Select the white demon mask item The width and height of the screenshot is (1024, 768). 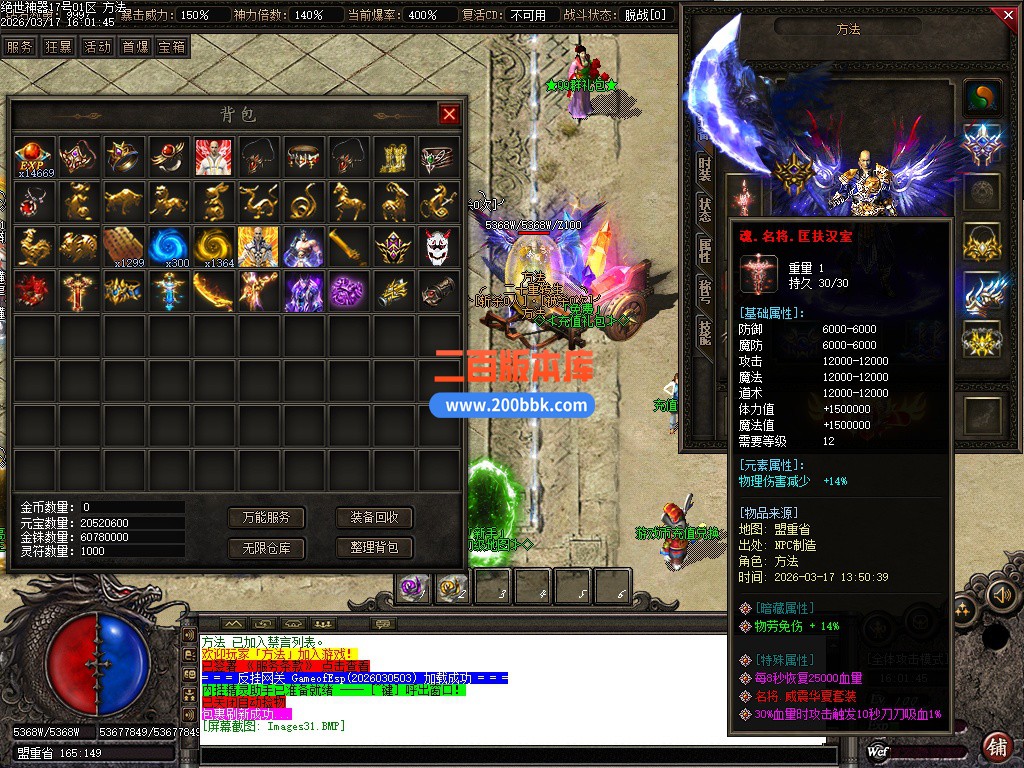point(438,246)
